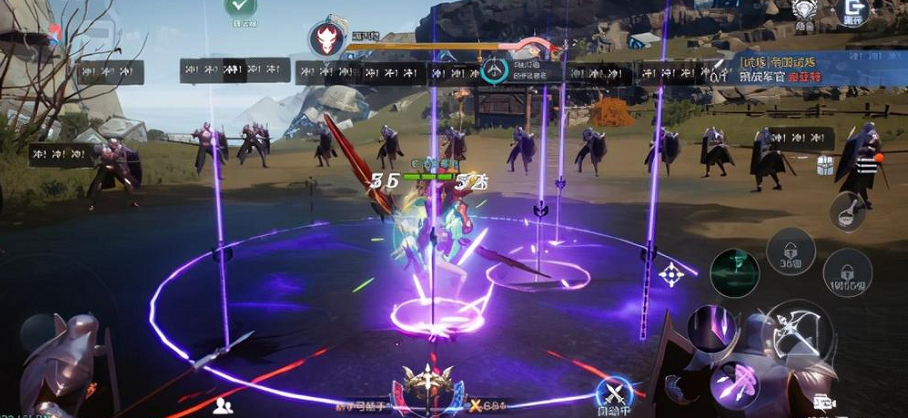Open the team members icon
Image resolution: width=908 pixels, height=418 pixels.
pos(223,405)
